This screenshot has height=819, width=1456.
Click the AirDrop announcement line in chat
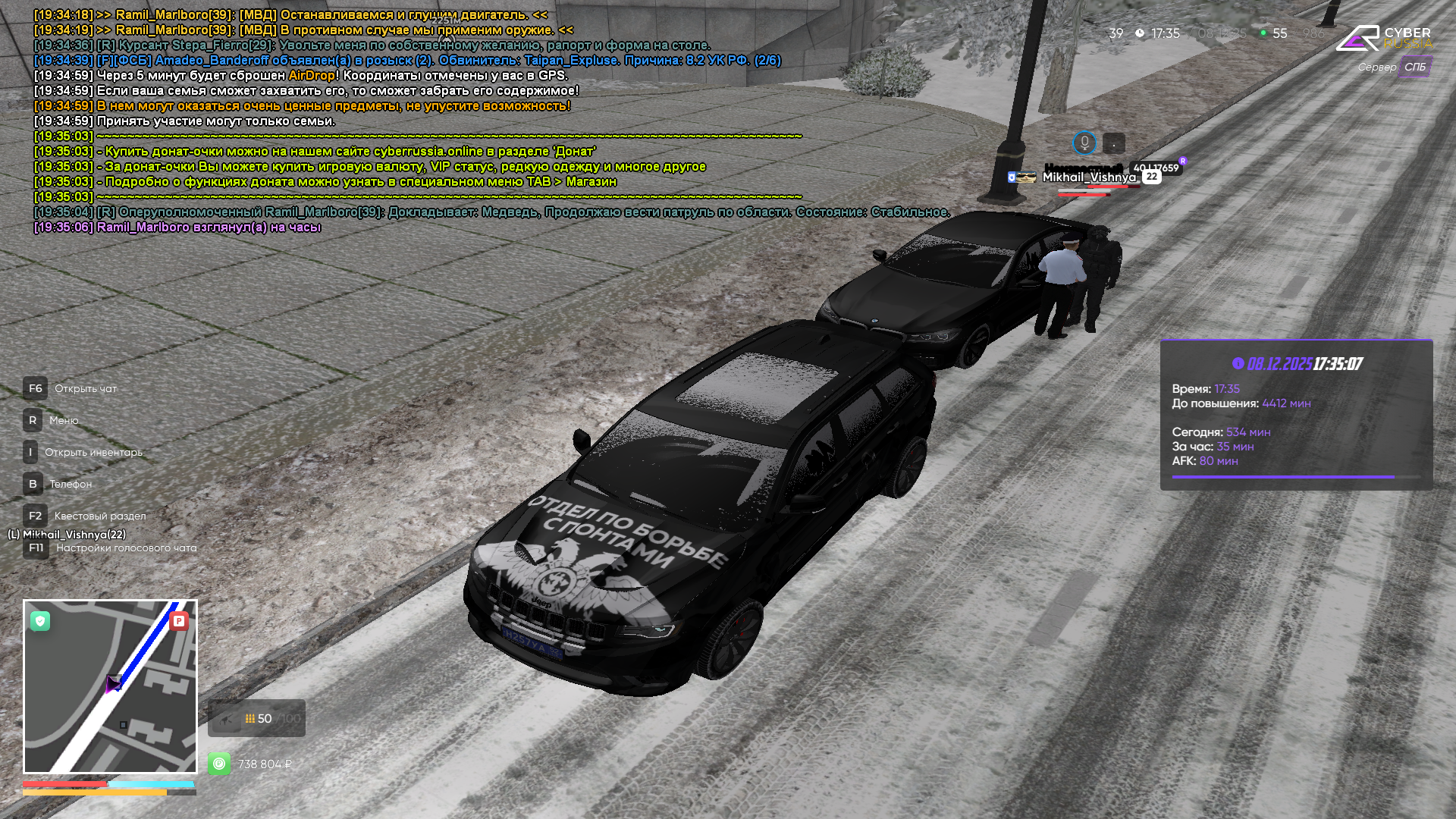(300, 76)
